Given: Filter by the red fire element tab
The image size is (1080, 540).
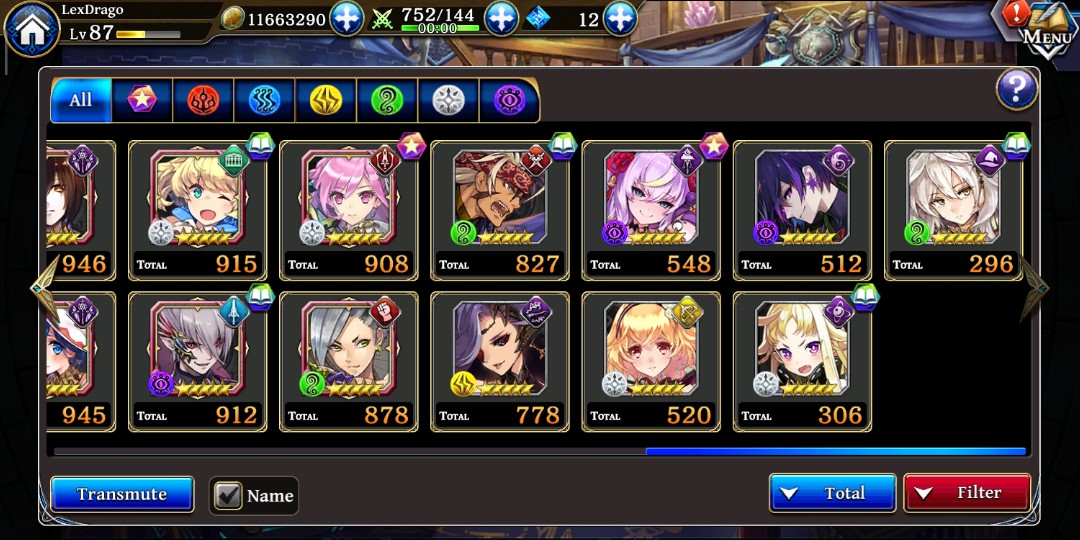Looking at the screenshot, I should tap(203, 100).
